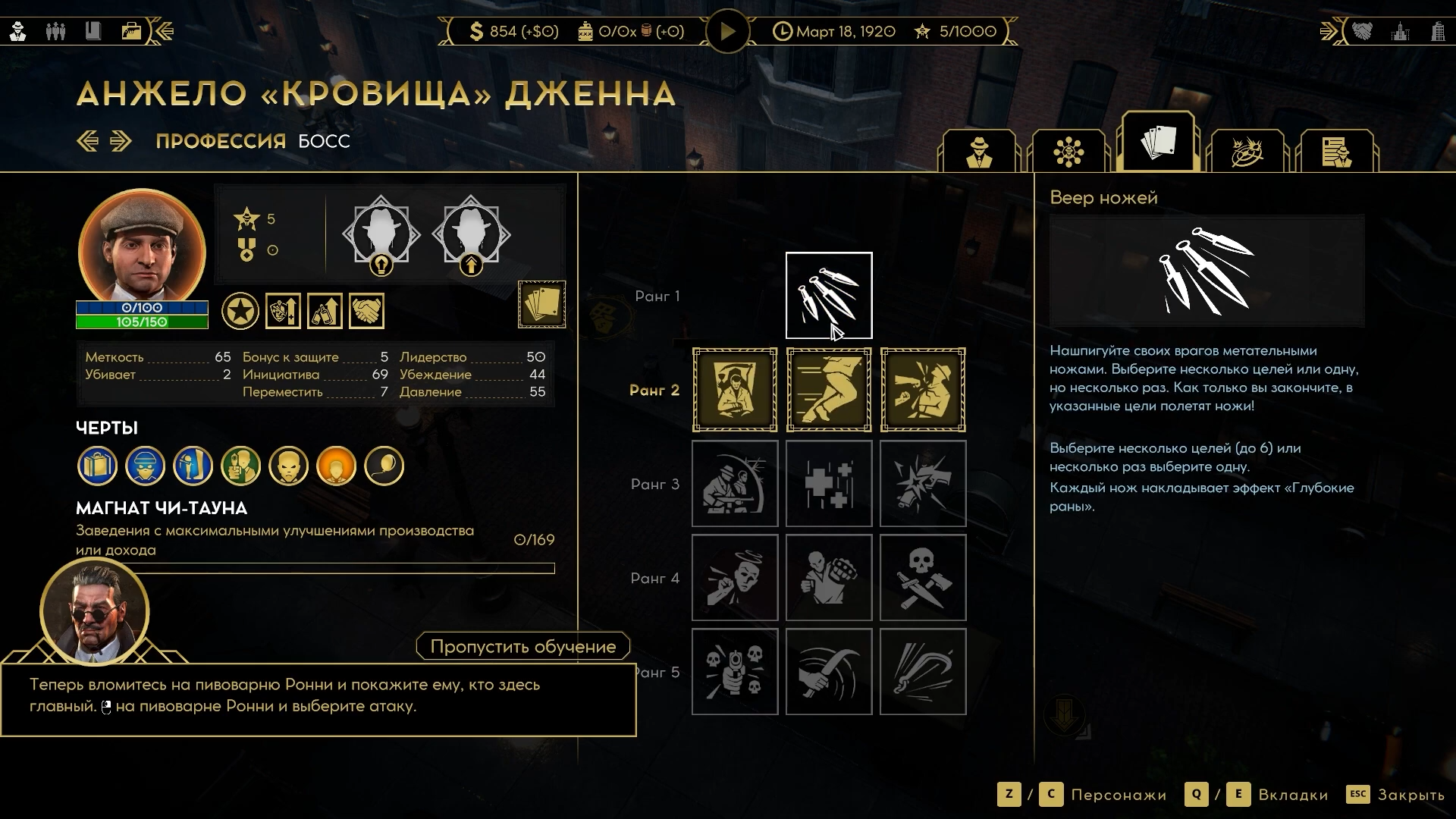Go to the previous character arrow
1456x819 pixels.
88,141
